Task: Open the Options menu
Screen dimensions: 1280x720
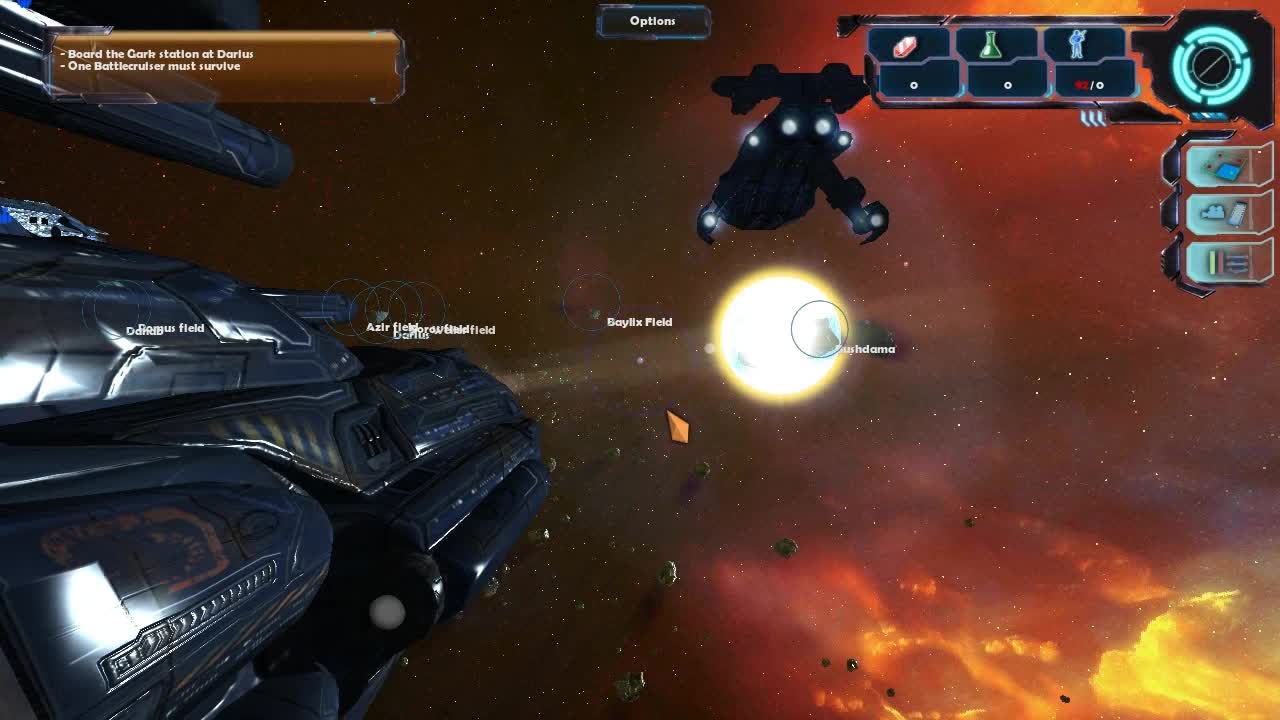Action: (x=652, y=20)
